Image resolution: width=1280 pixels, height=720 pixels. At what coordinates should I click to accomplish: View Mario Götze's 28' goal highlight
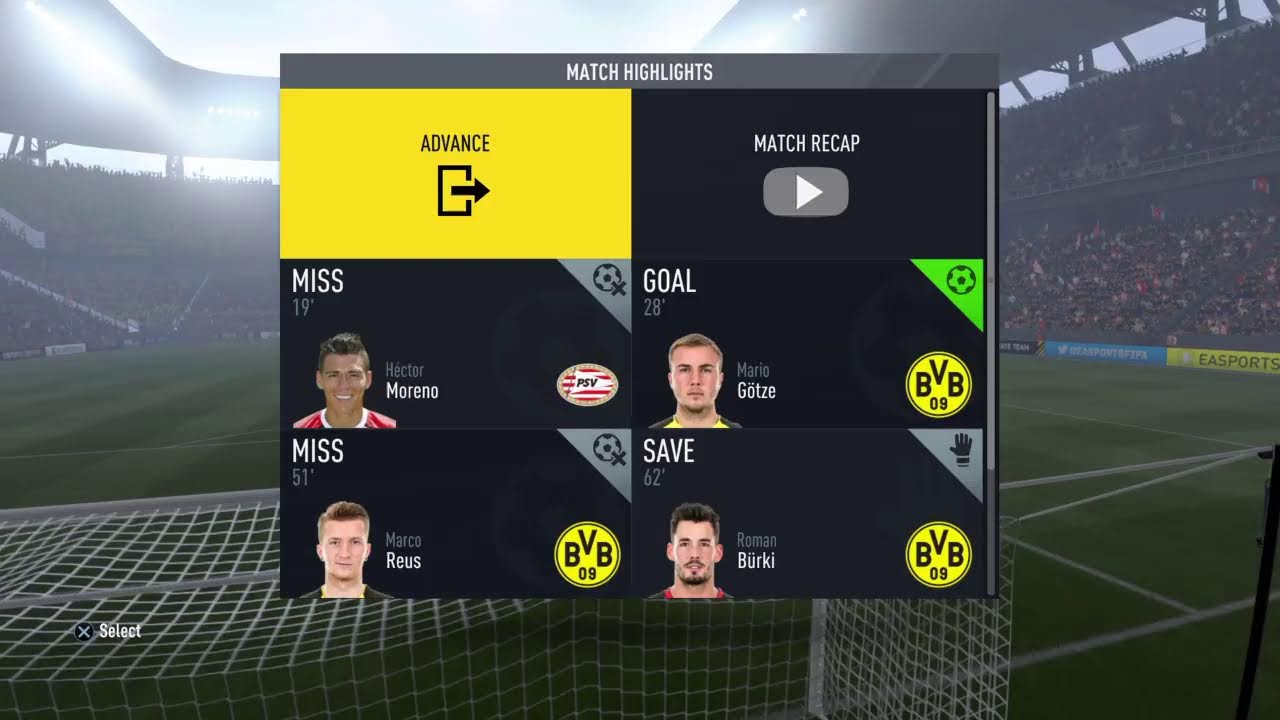(x=807, y=344)
